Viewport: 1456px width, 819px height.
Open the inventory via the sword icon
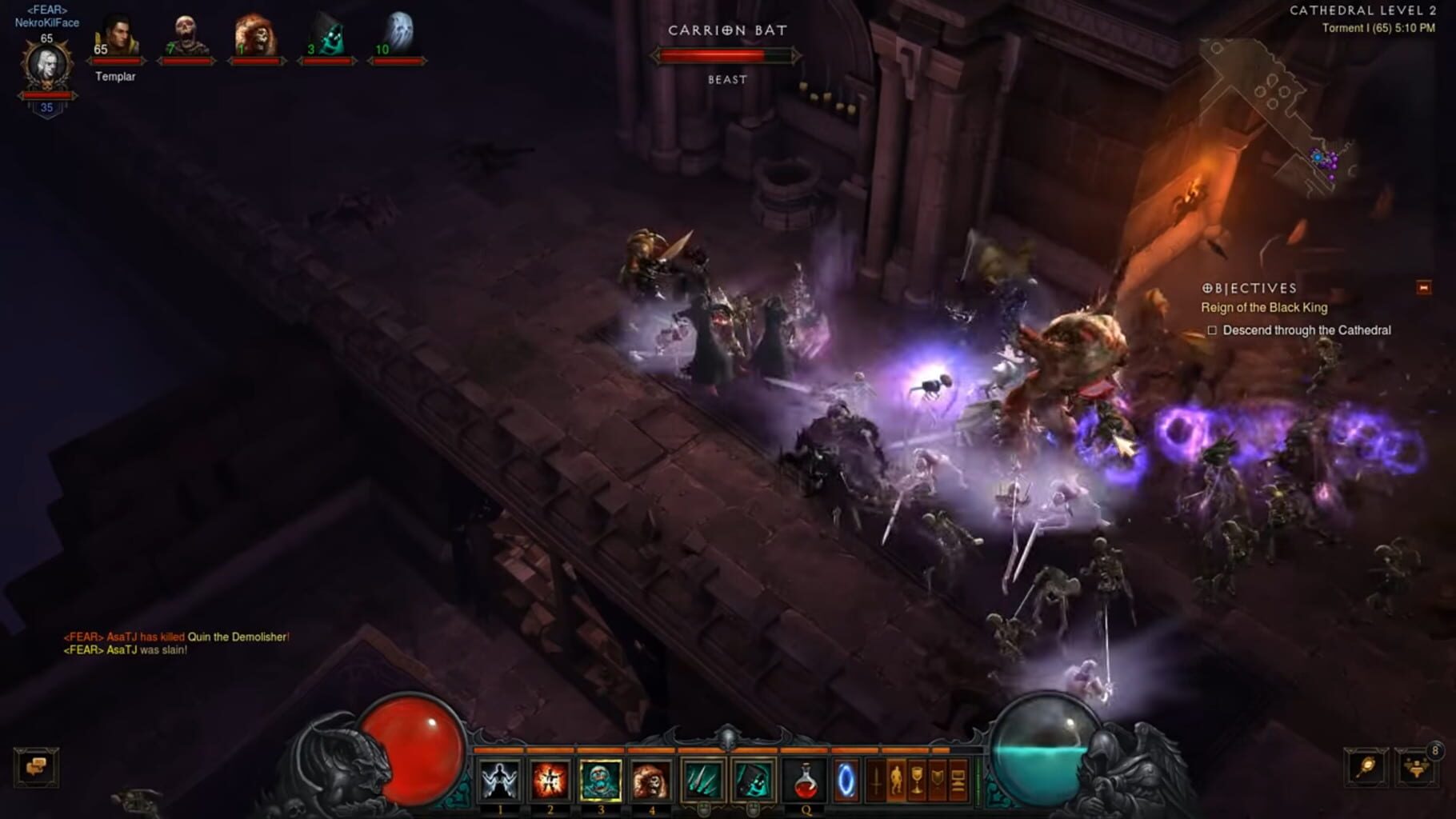(x=876, y=779)
